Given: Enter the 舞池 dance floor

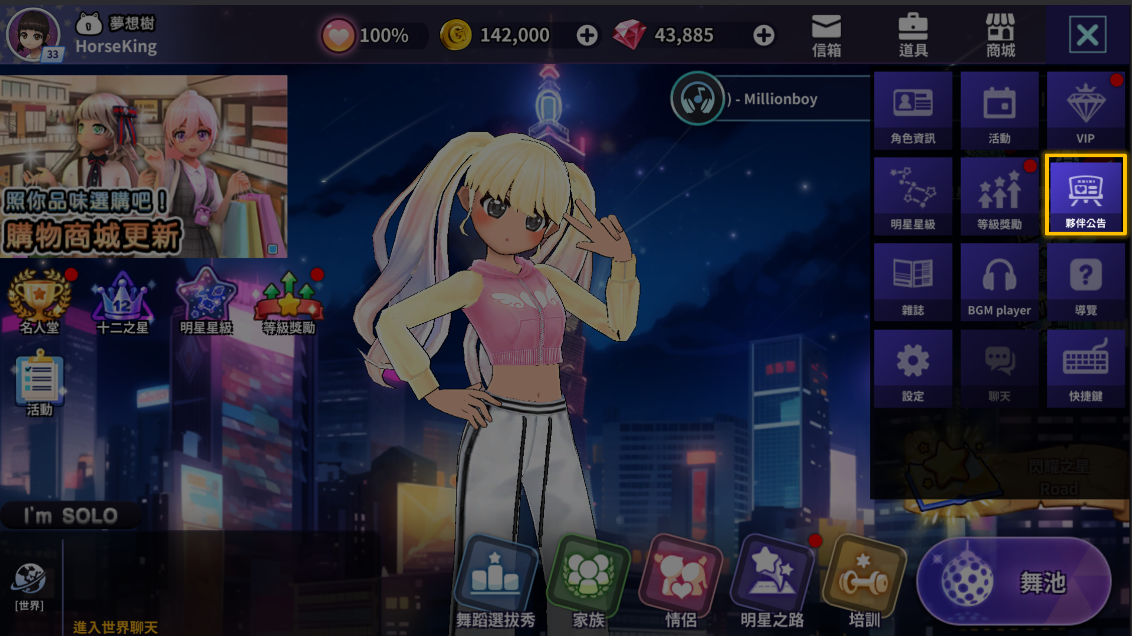Looking at the screenshot, I should [1014, 581].
